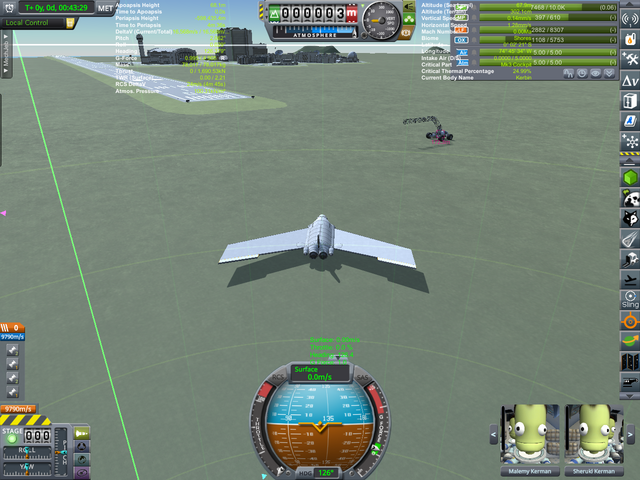Open the Delta-V stats toolbar button
The height and width of the screenshot is (480, 640).
coord(629,80)
